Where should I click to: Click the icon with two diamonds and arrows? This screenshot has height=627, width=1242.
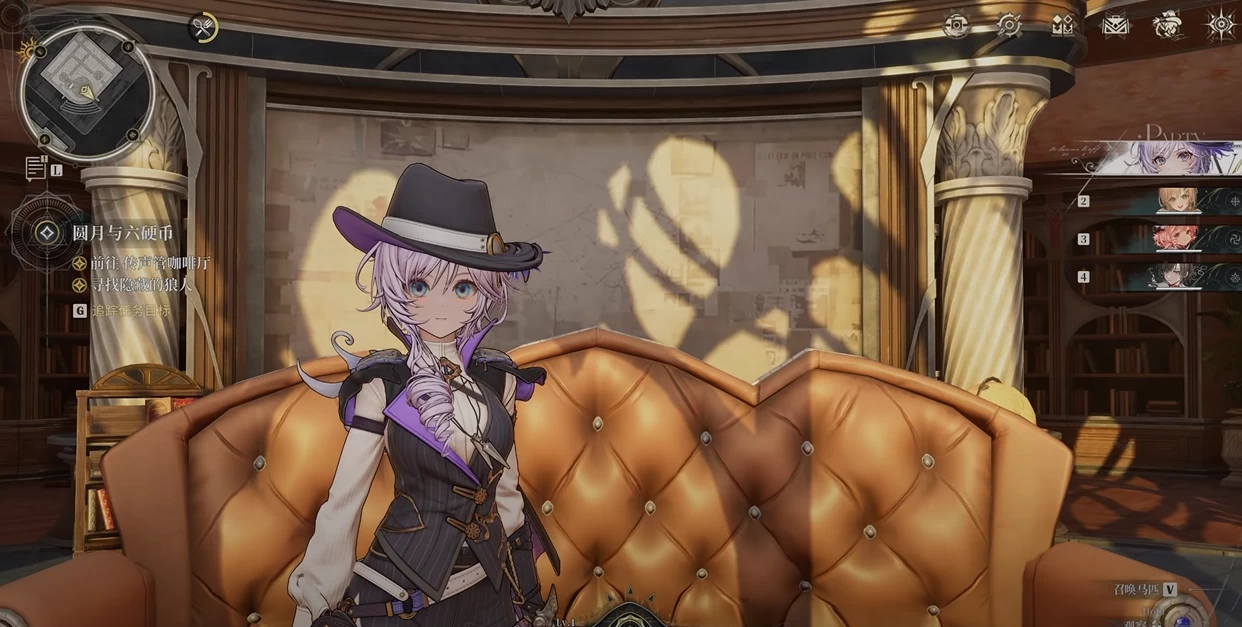click(1062, 25)
